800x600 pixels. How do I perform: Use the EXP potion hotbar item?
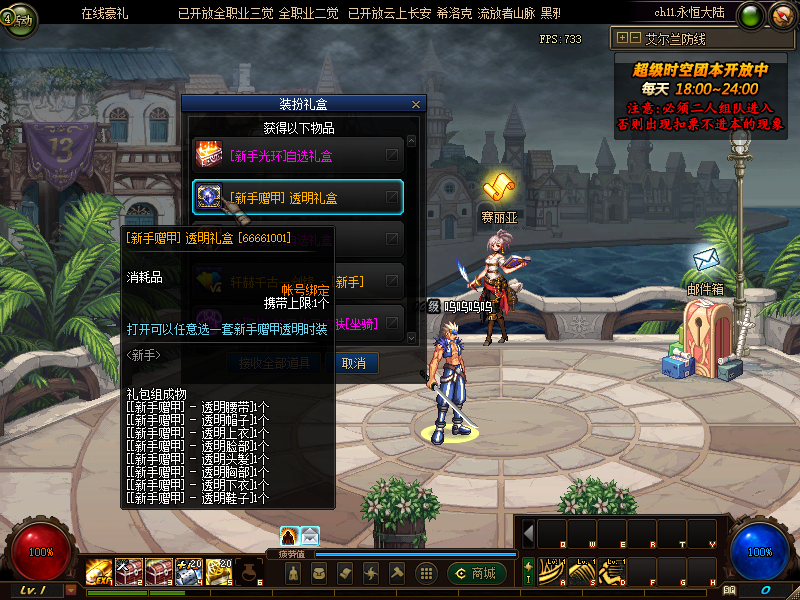(x=99, y=570)
